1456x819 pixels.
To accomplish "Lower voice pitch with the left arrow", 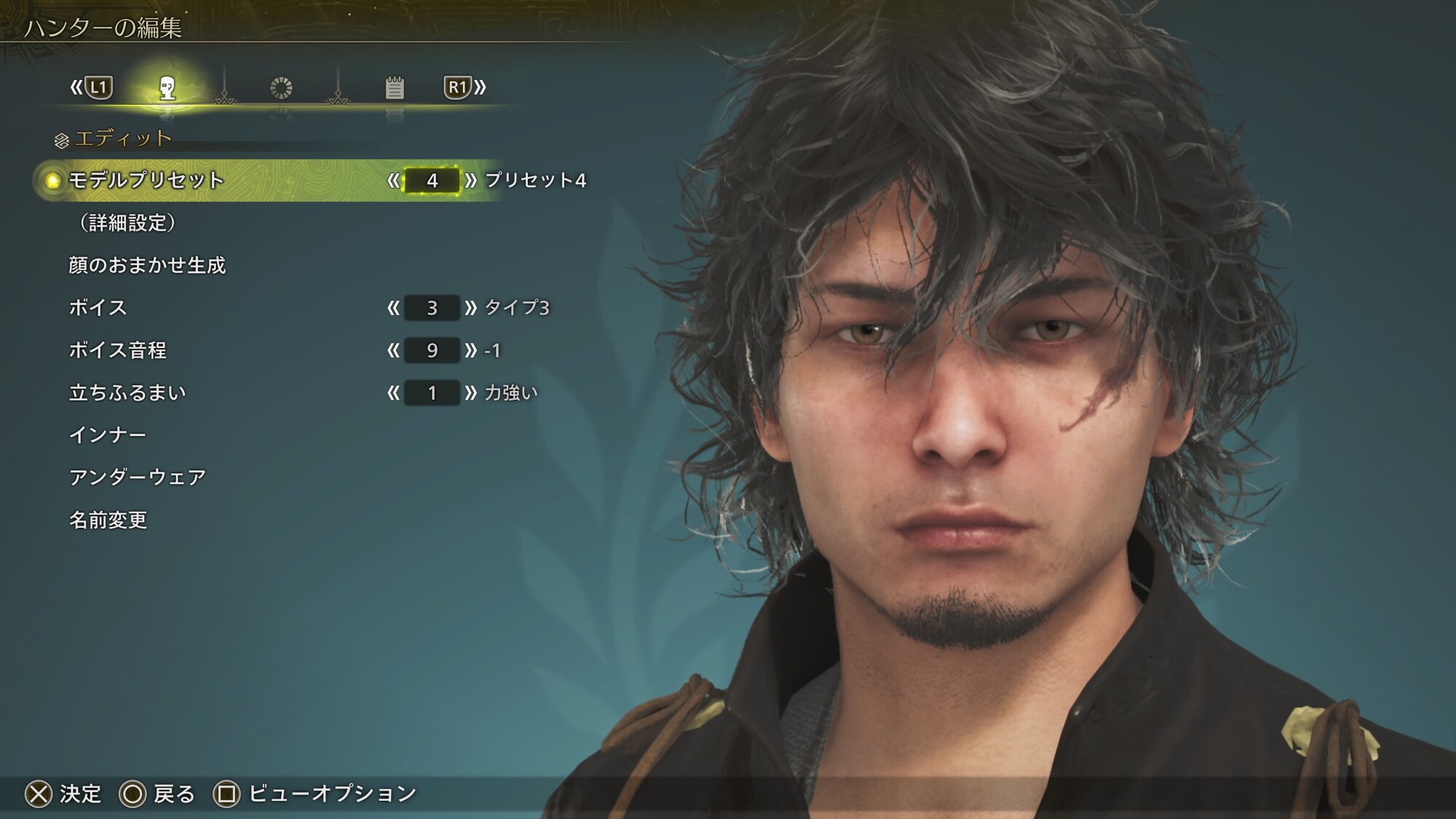I will pos(393,351).
